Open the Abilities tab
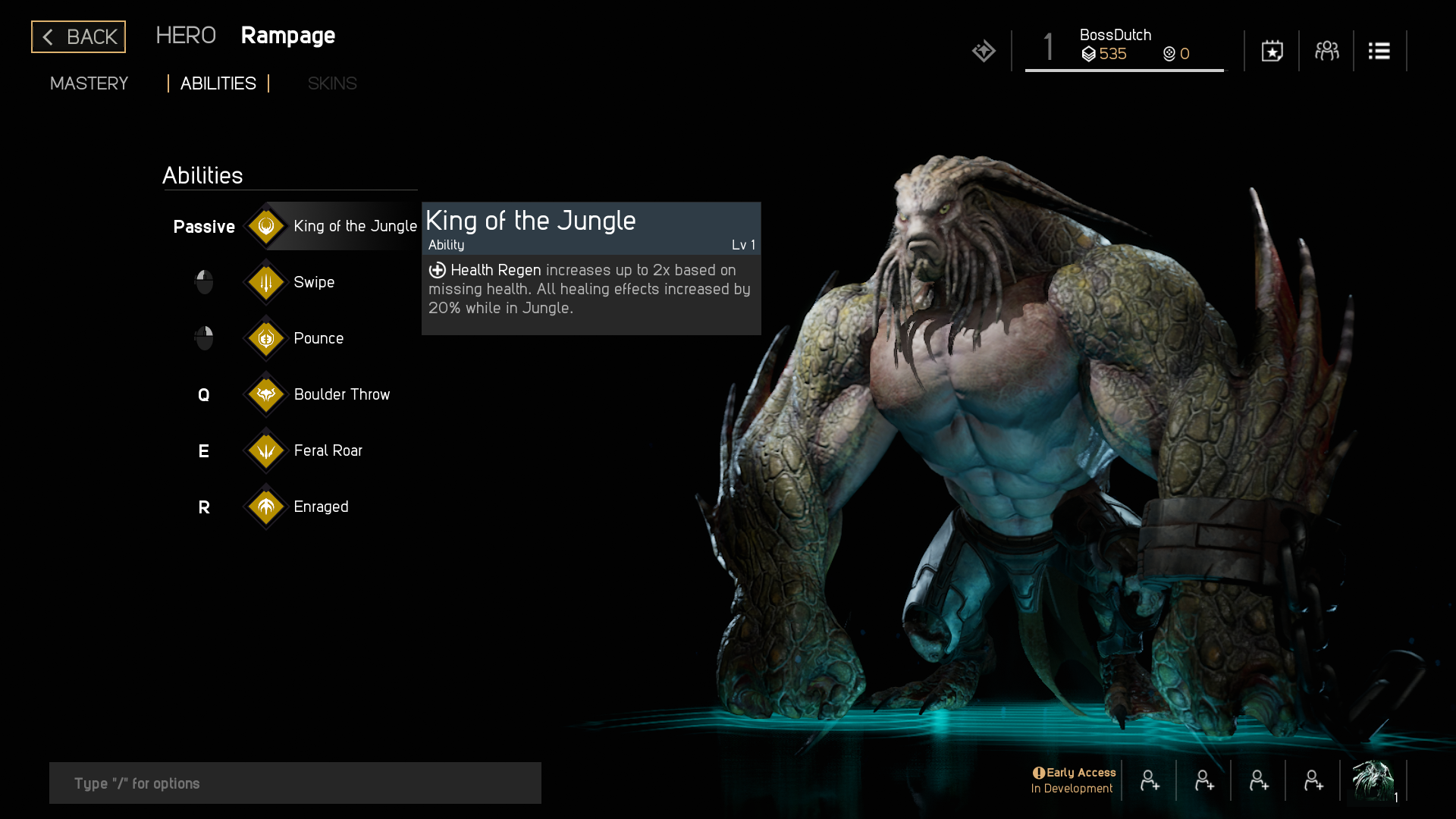Viewport: 1456px width, 819px height. (218, 83)
